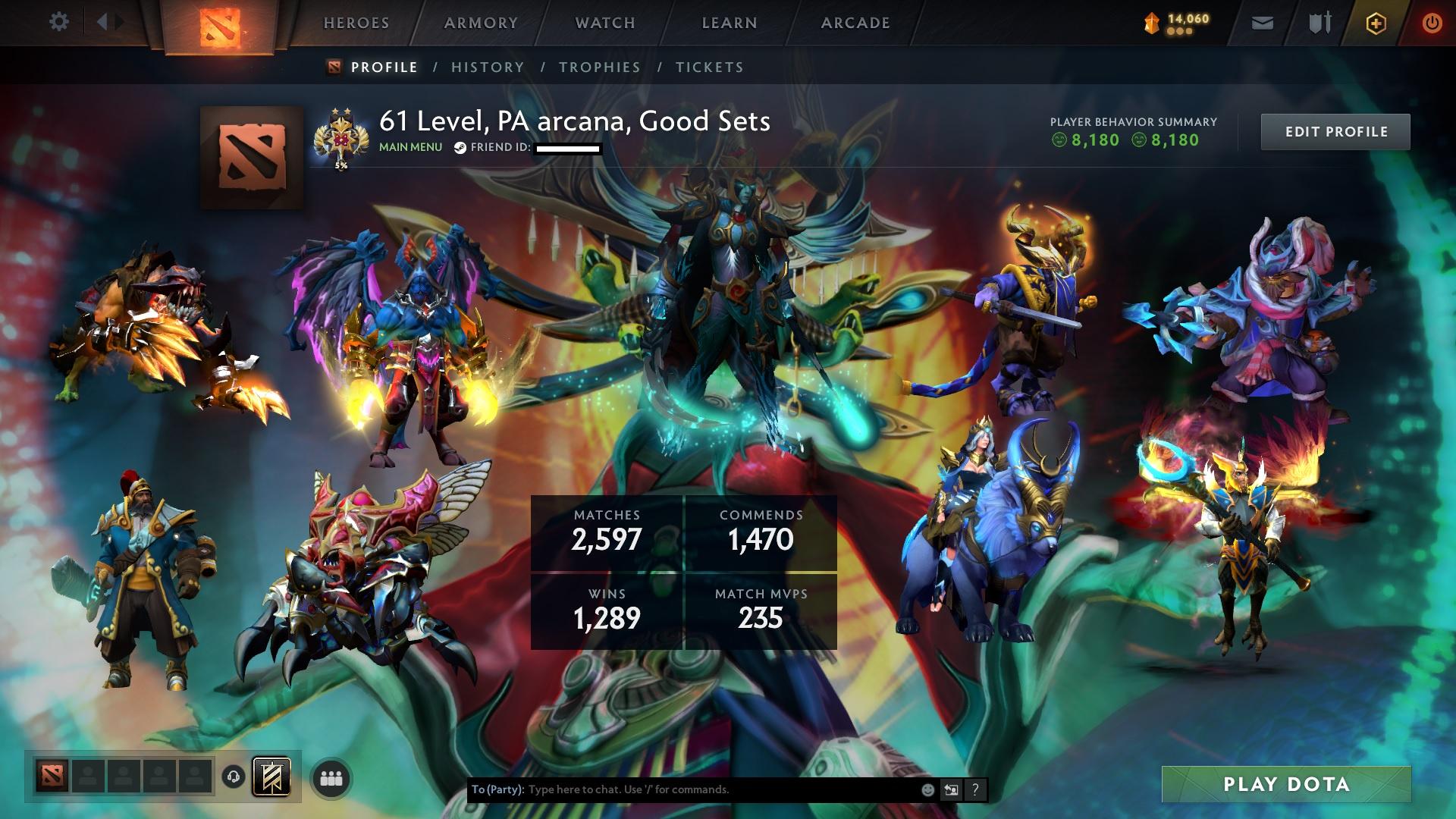
Task: Click the question mark chat help icon
Action: pyautogui.click(x=974, y=789)
